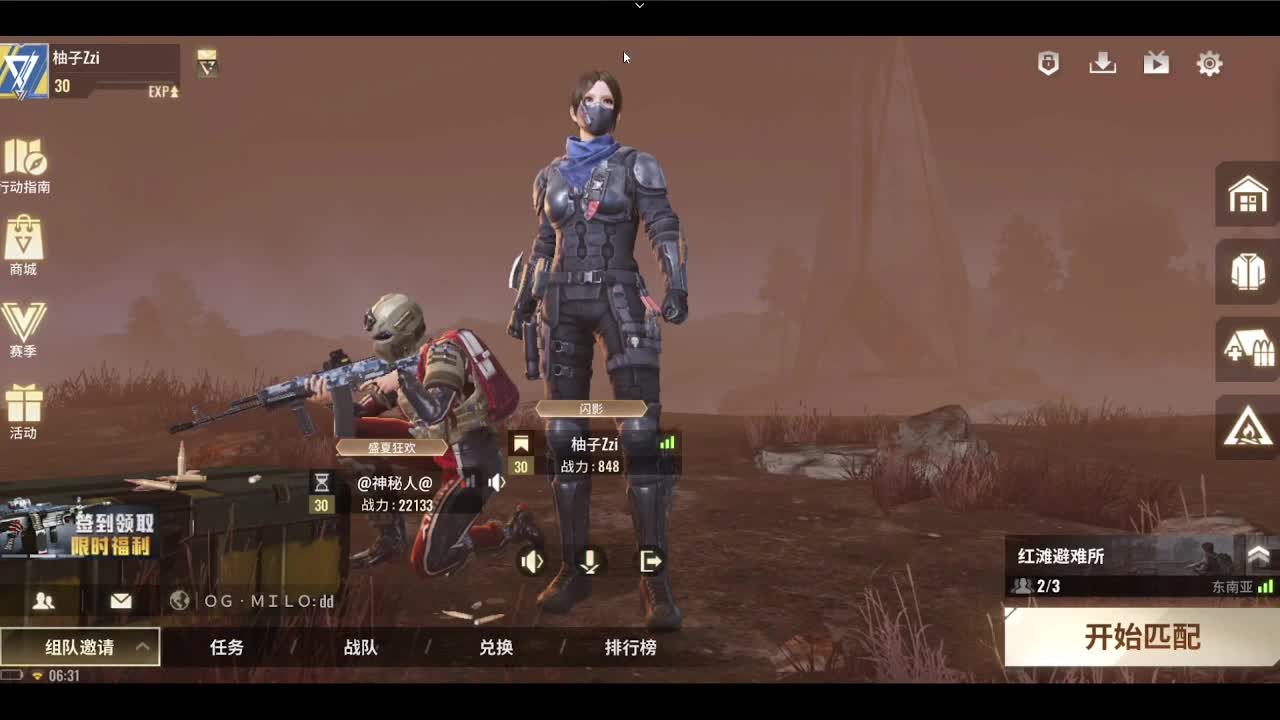Open the 商城 shop from the left sidebar
Viewport: 1280px width, 720px height.
tap(24, 245)
